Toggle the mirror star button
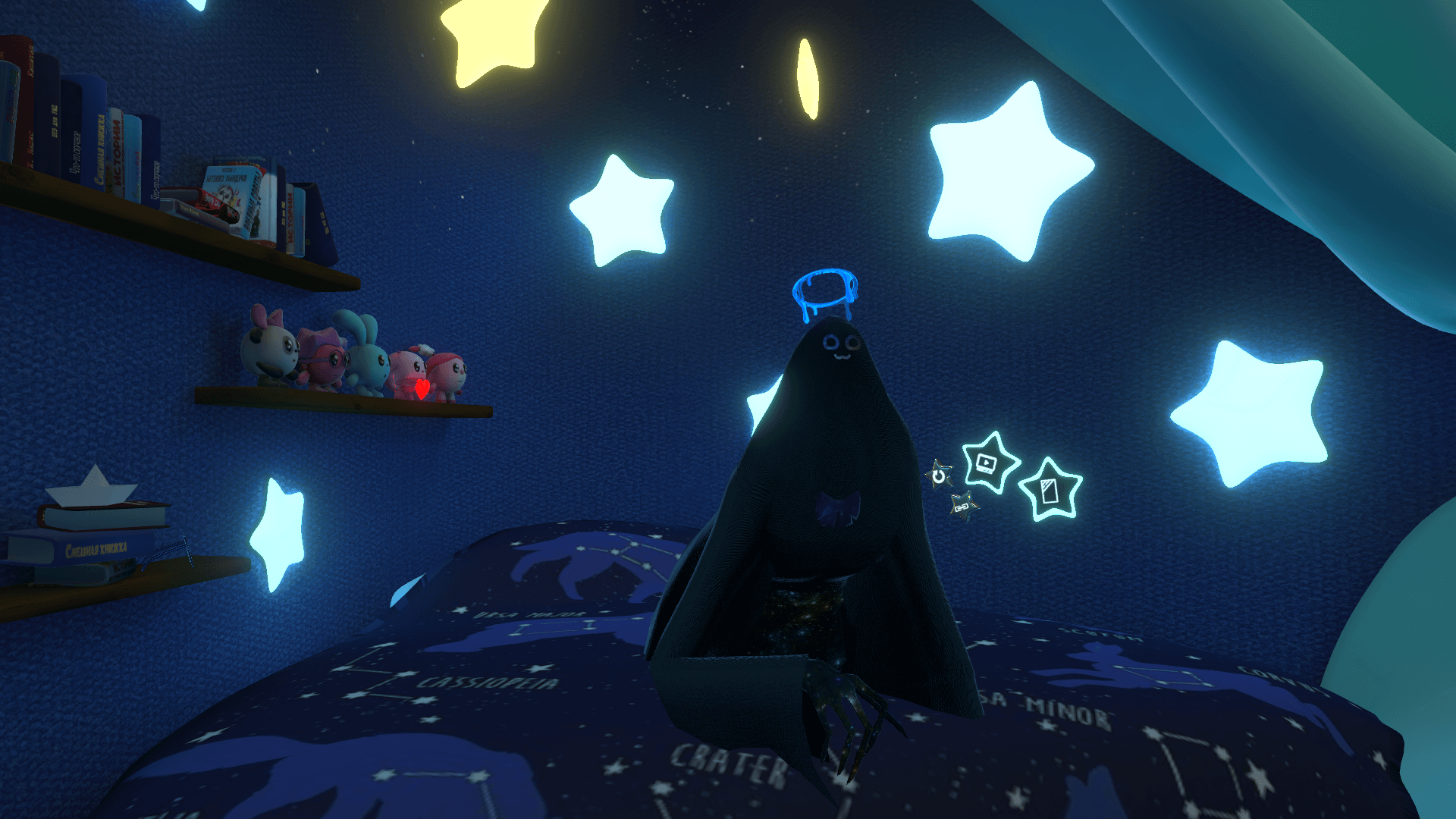This screenshot has width=1456, height=819. [x=1050, y=491]
